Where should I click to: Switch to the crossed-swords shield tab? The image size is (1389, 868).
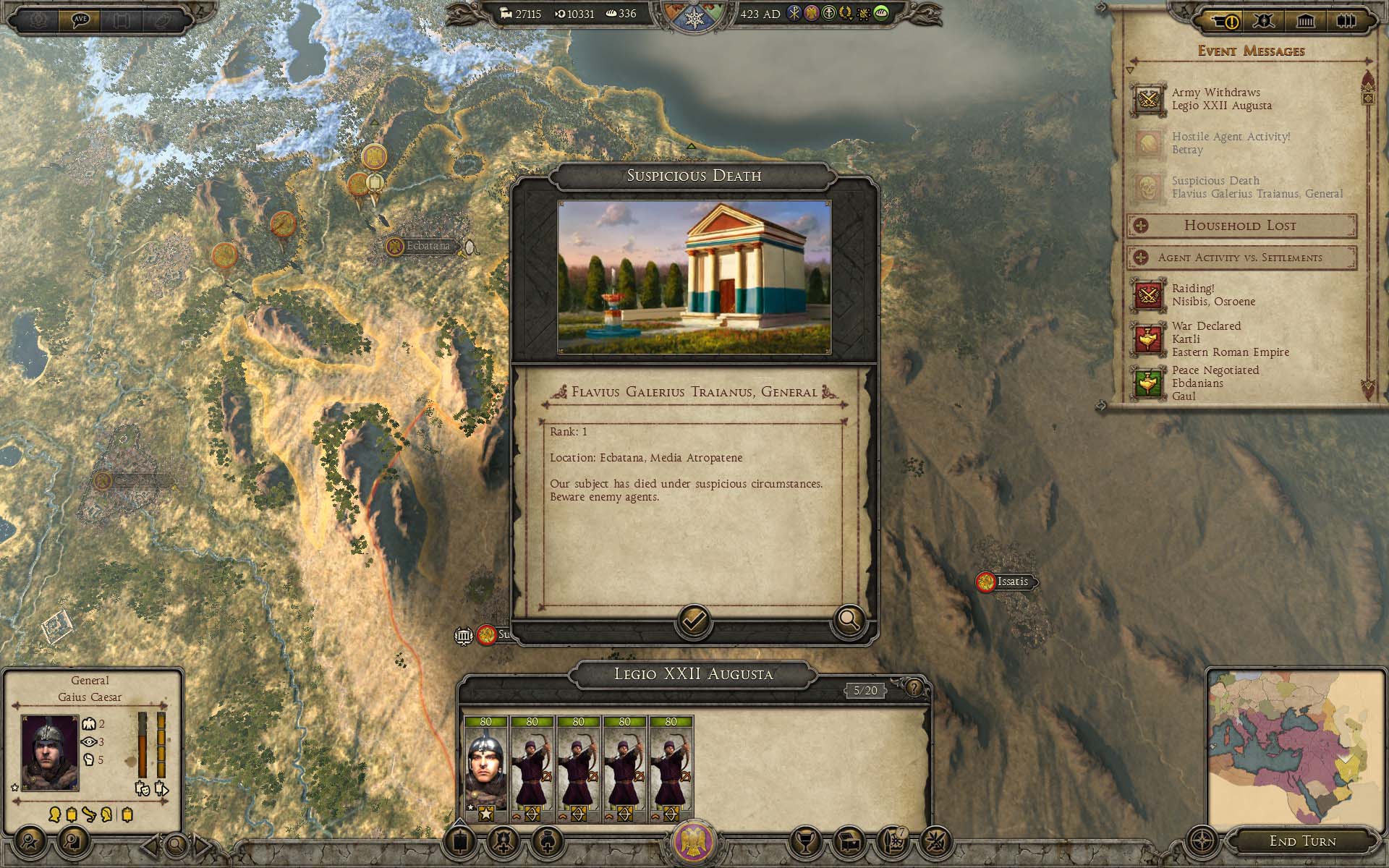point(1265,21)
